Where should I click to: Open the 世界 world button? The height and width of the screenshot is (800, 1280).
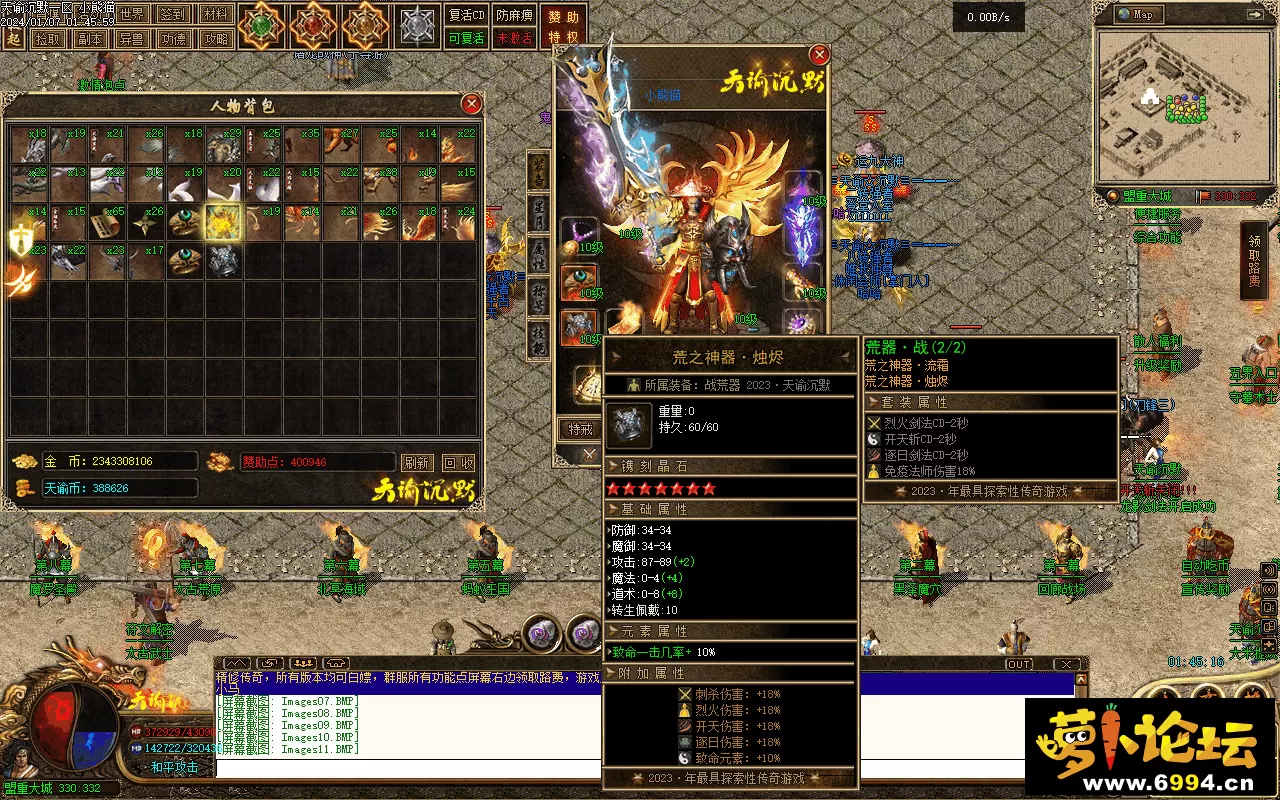click(x=132, y=14)
